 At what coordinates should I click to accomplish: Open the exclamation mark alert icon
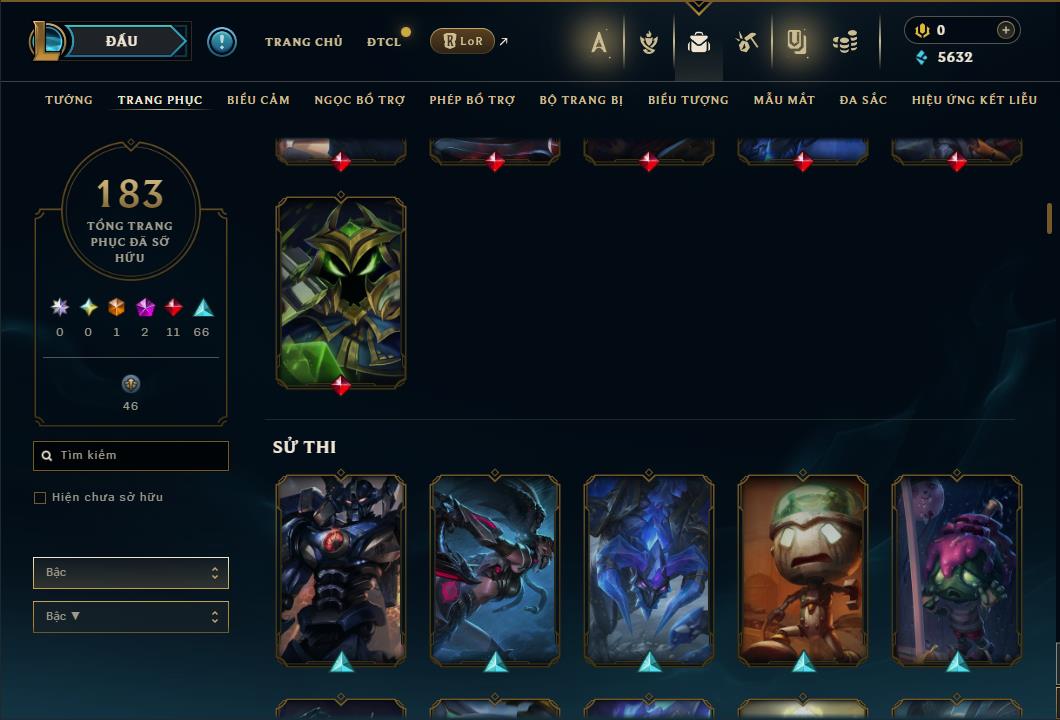pyautogui.click(x=222, y=42)
